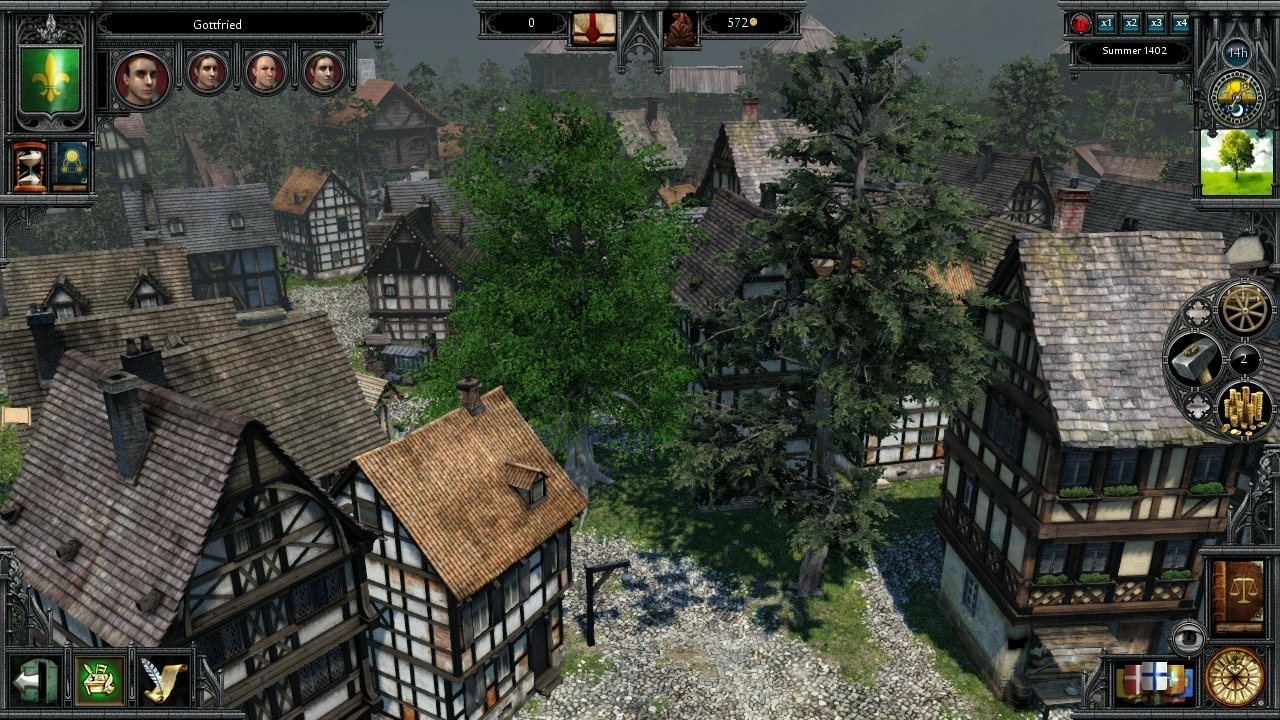Click the summer tree season picture
The image size is (1280, 720).
point(1237,161)
